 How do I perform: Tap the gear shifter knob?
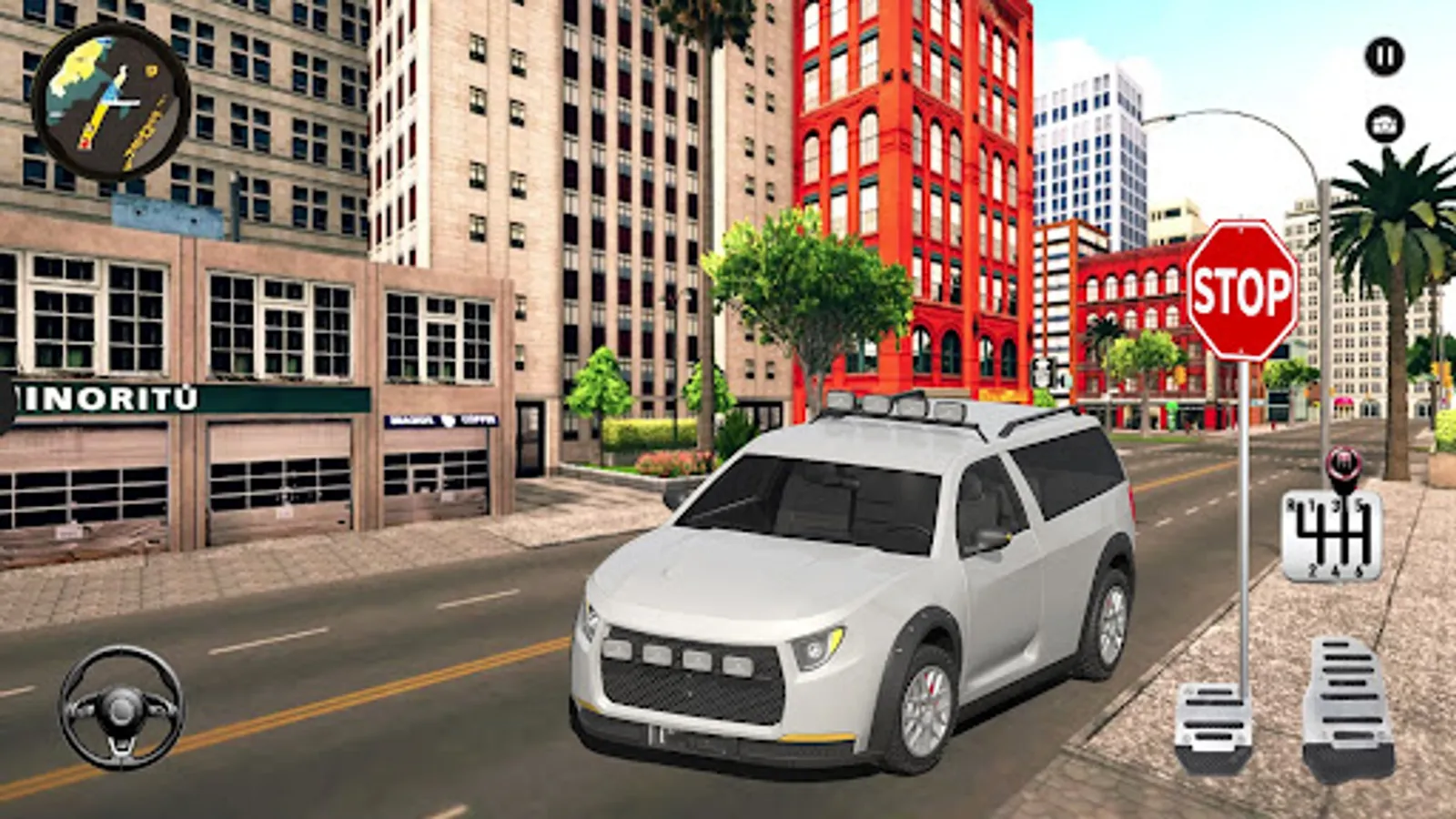pyautogui.click(x=1342, y=462)
